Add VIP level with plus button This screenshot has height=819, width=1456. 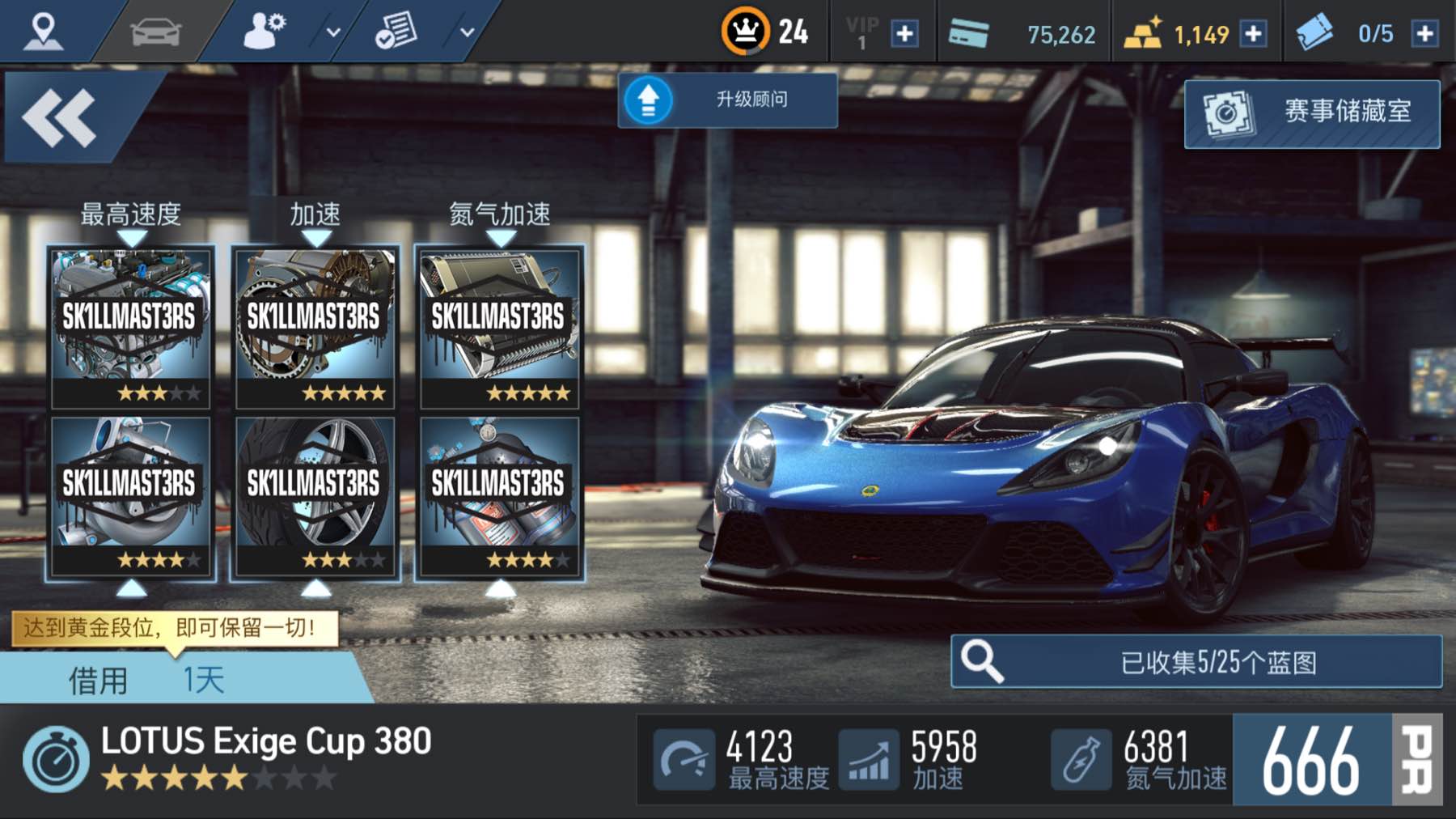pyautogui.click(x=904, y=34)
